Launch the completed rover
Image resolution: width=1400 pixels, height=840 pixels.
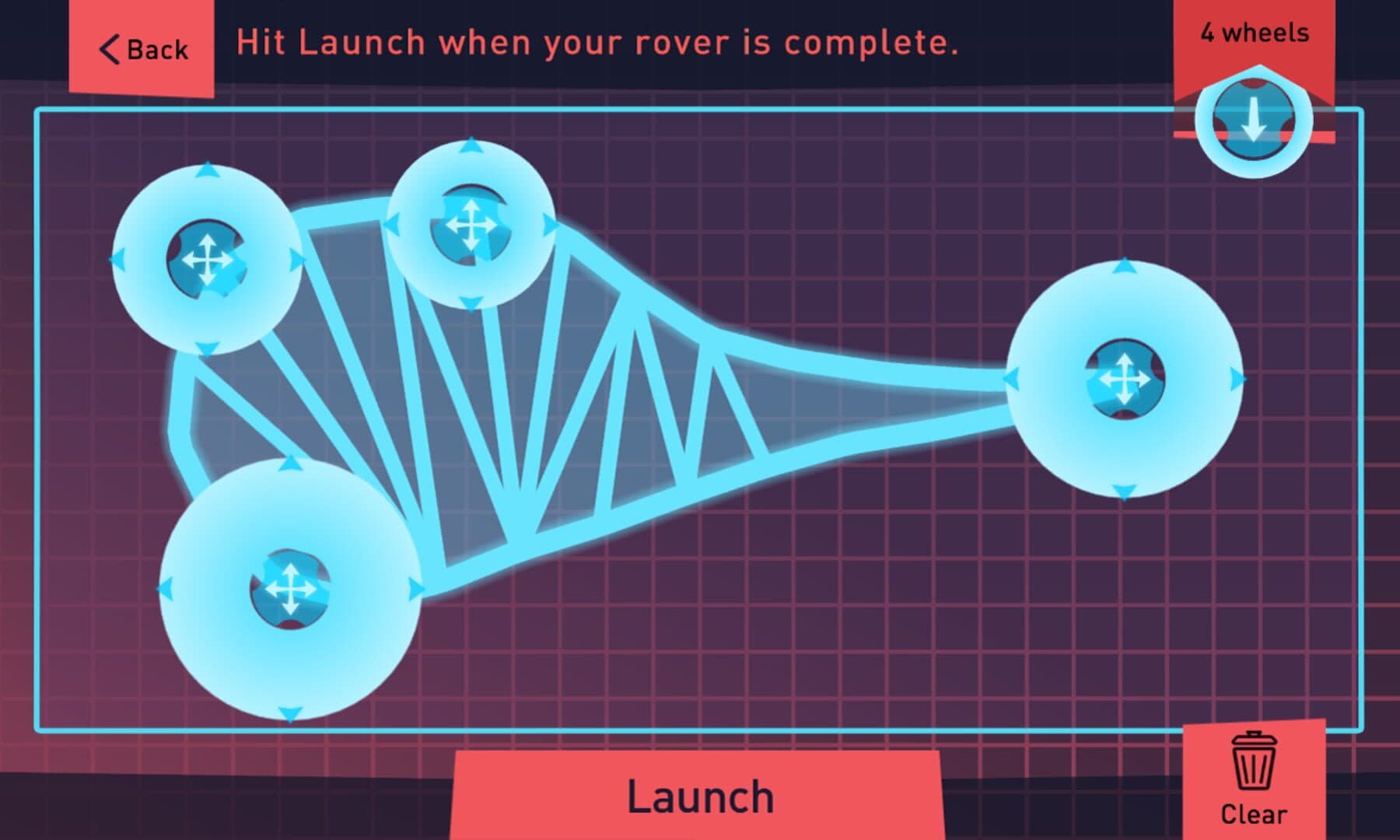coord(699,796)
